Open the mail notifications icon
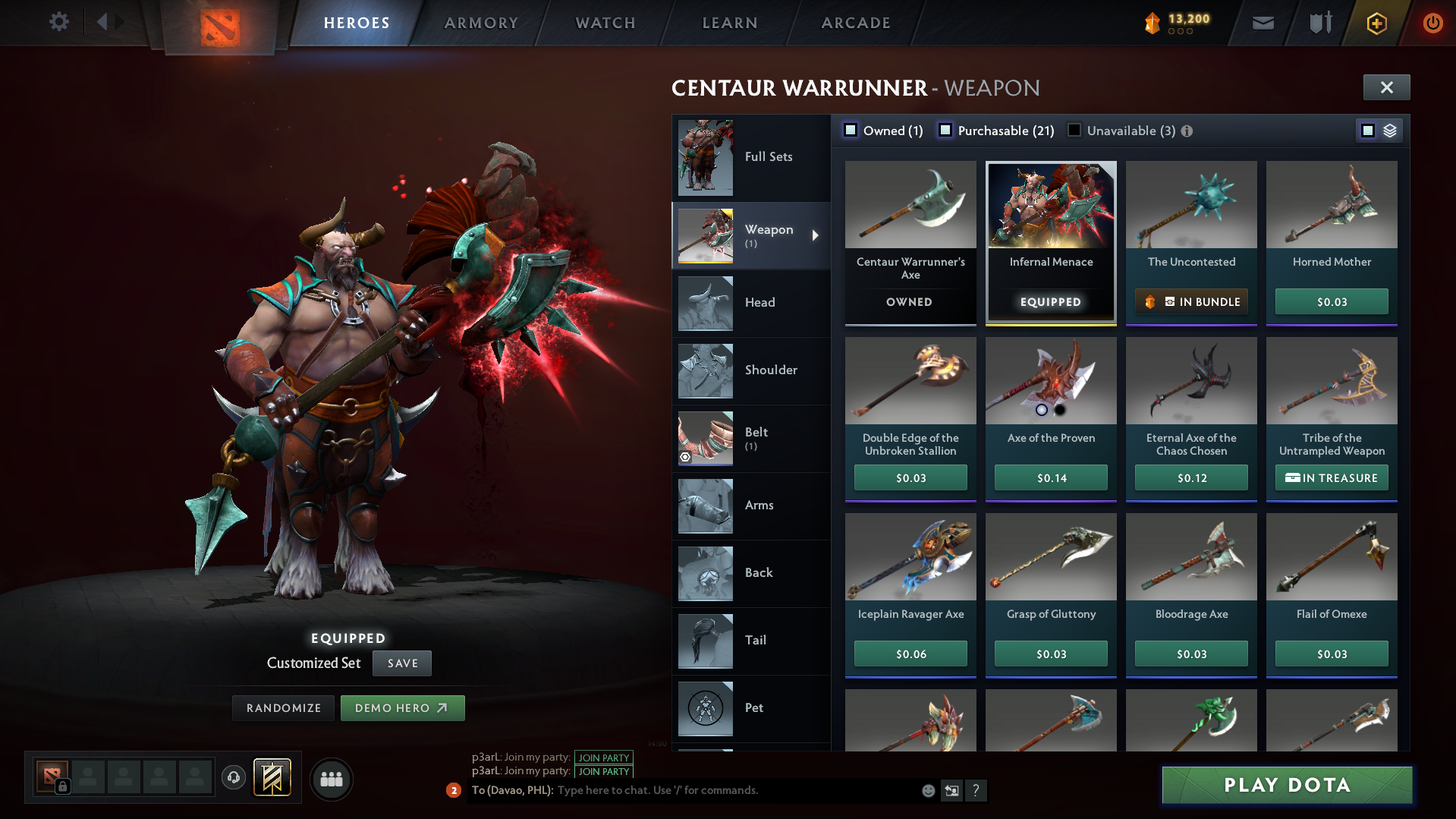 coord(1262,22)
